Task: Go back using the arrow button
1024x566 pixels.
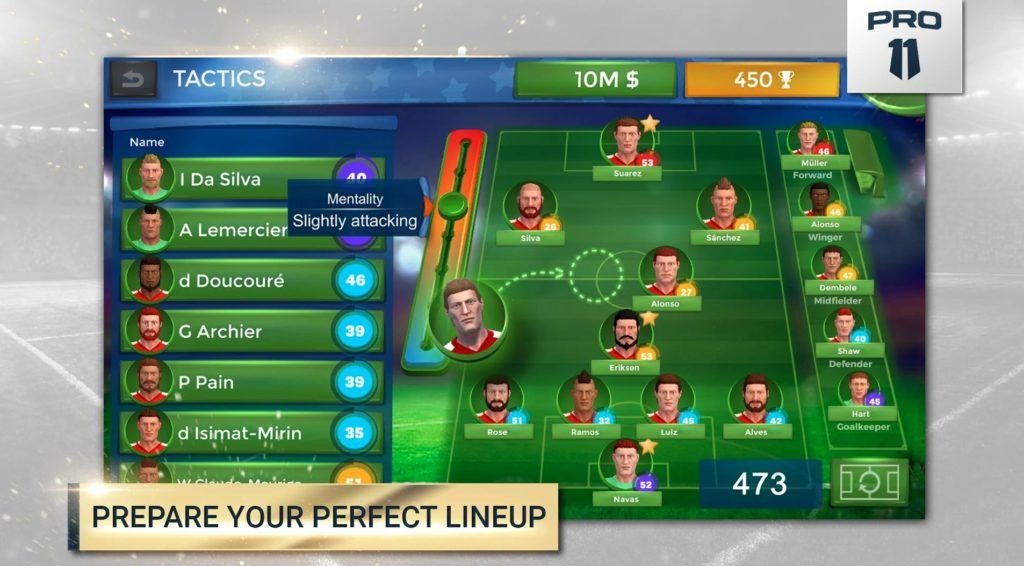Action: tap(134, 79)
